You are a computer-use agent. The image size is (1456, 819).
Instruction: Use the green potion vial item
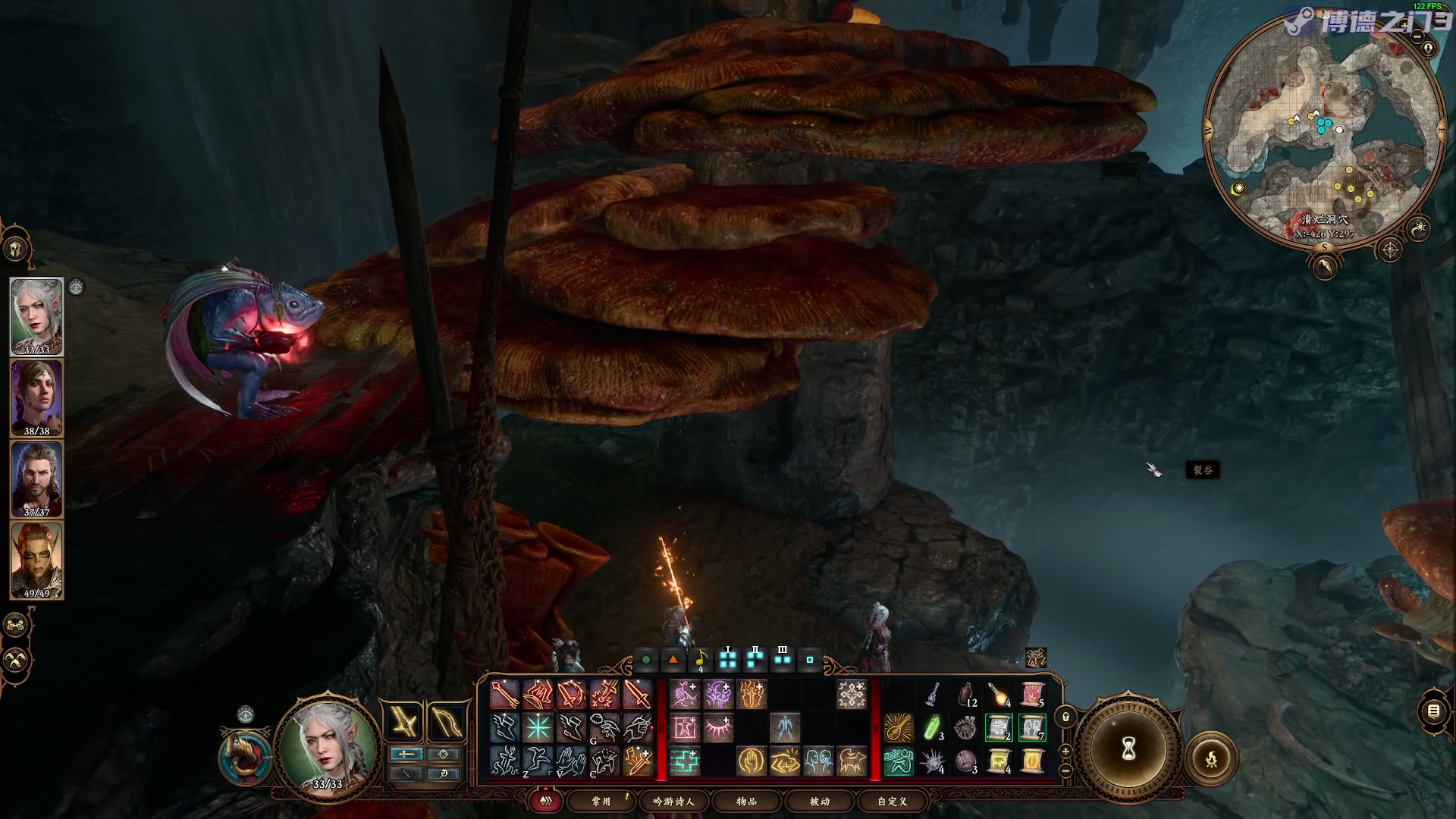click(933, 728)
